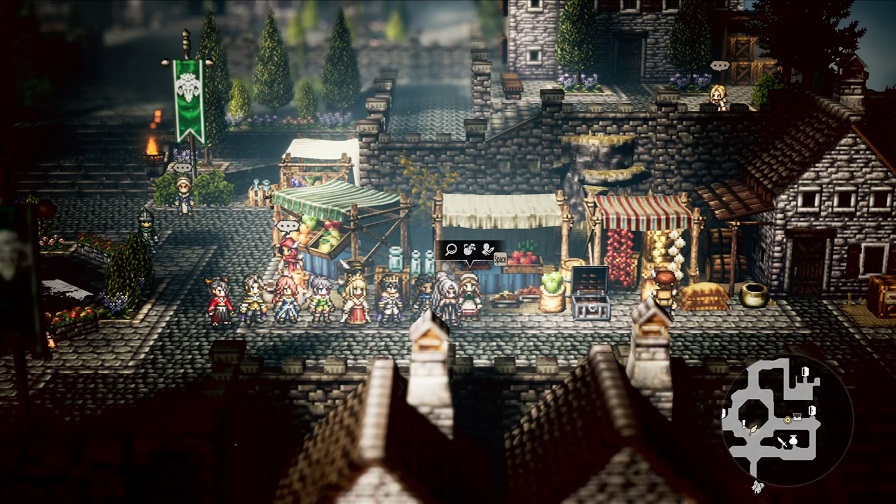The image size is (896, 504).
Task: Select the feather save point marker on minimap
Action: [753, 430]
